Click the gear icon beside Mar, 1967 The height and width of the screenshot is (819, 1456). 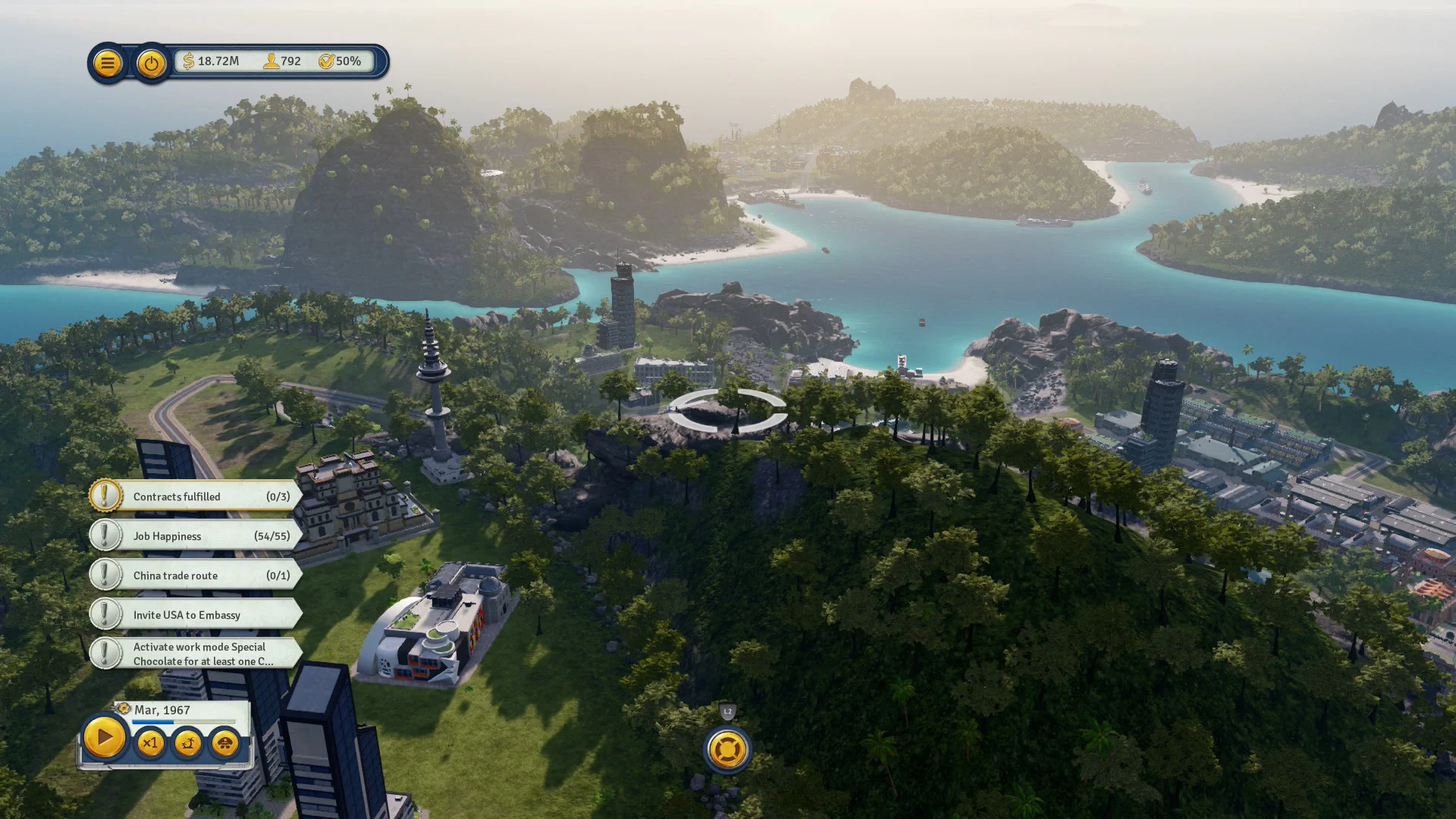pyautogui.click(x=123, y=710)
